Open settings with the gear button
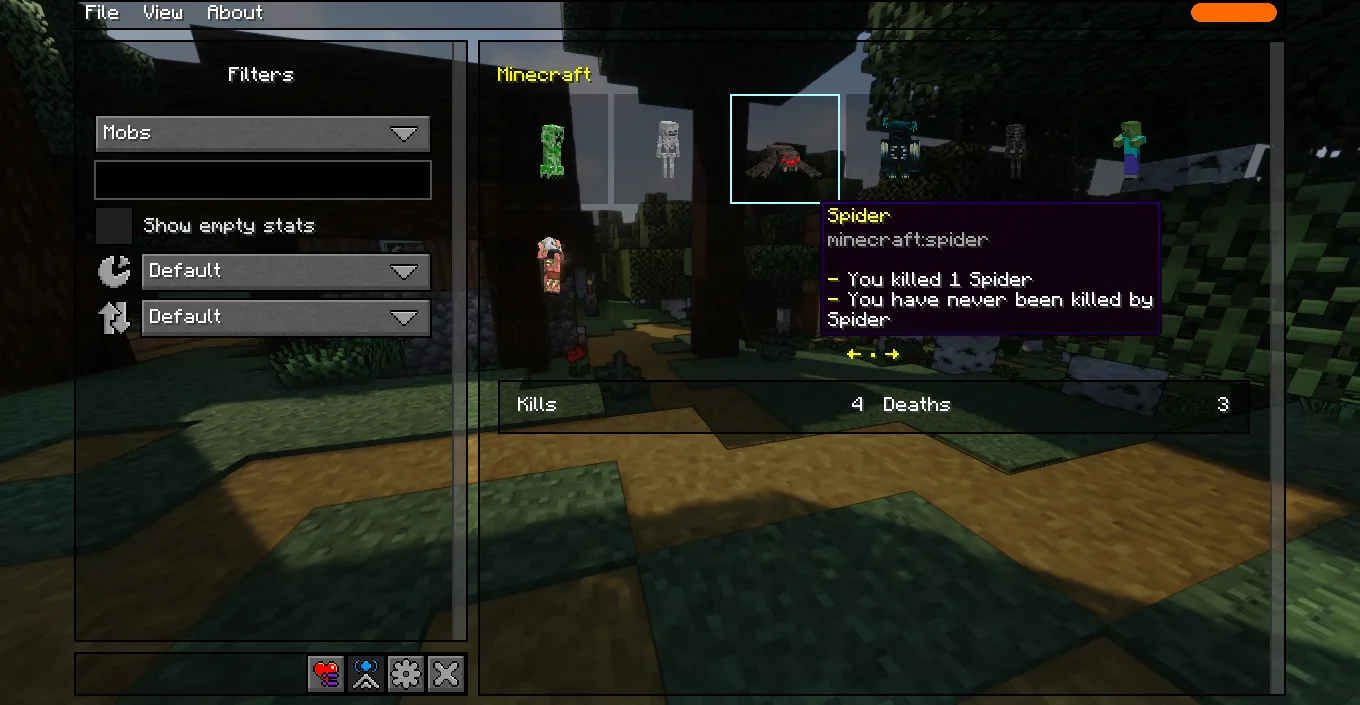1360x705 pixels. tap(406, 675)
